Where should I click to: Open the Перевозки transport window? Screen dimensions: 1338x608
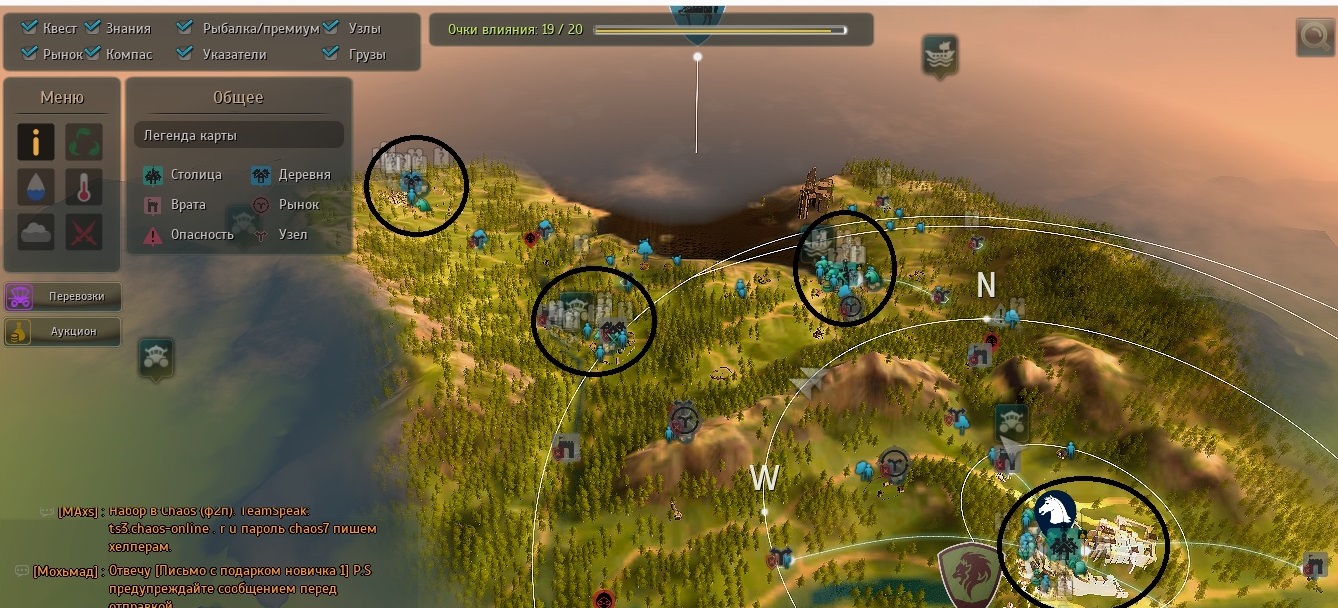[x=63, y=297]
